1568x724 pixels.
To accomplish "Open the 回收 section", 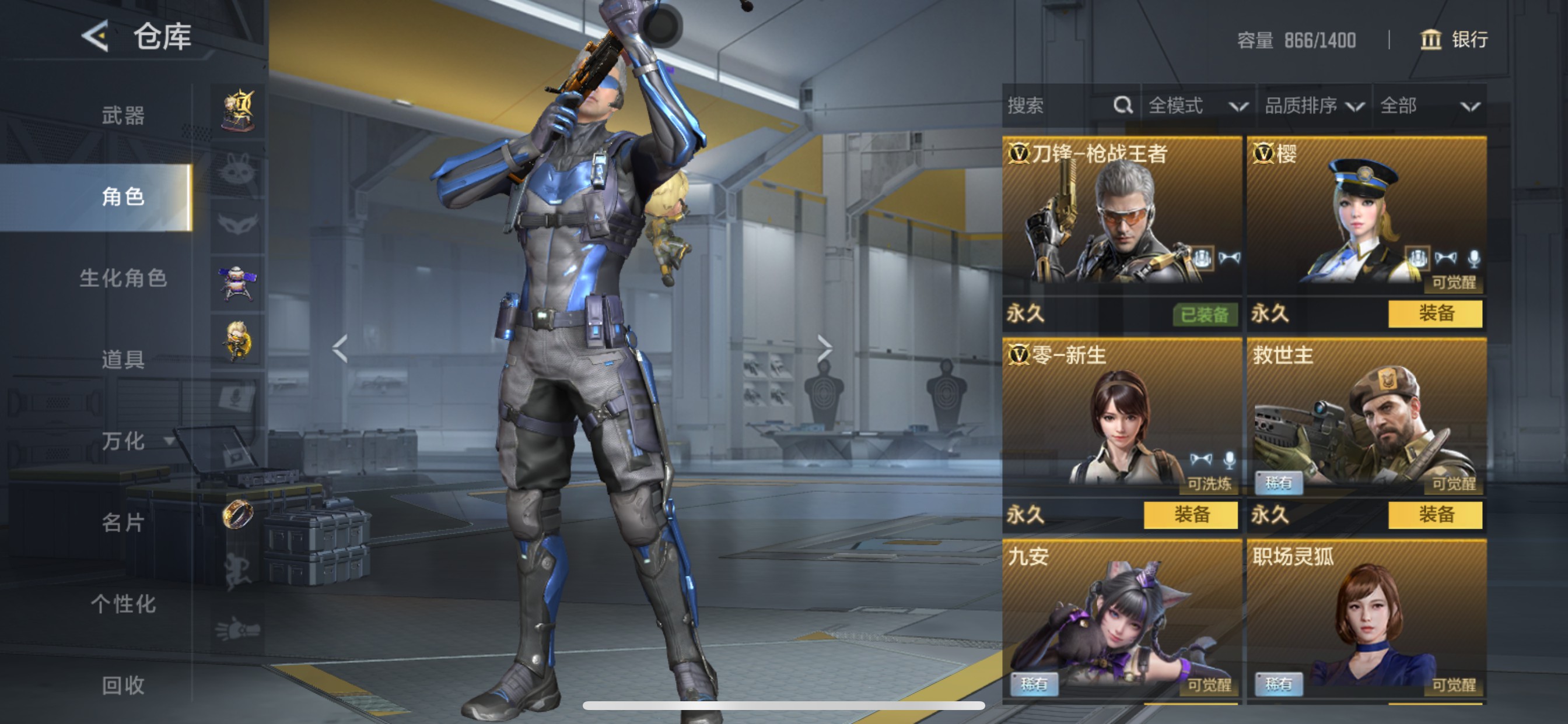I will [x=123, y=686].
